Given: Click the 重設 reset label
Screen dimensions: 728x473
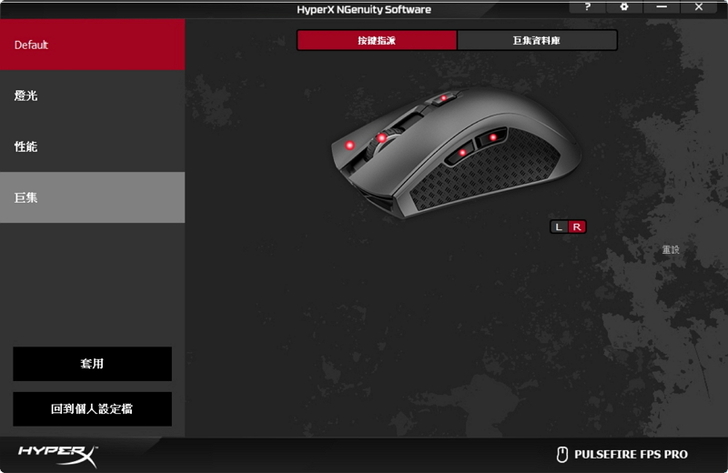Looking at the screenshot, I should 670,250.
